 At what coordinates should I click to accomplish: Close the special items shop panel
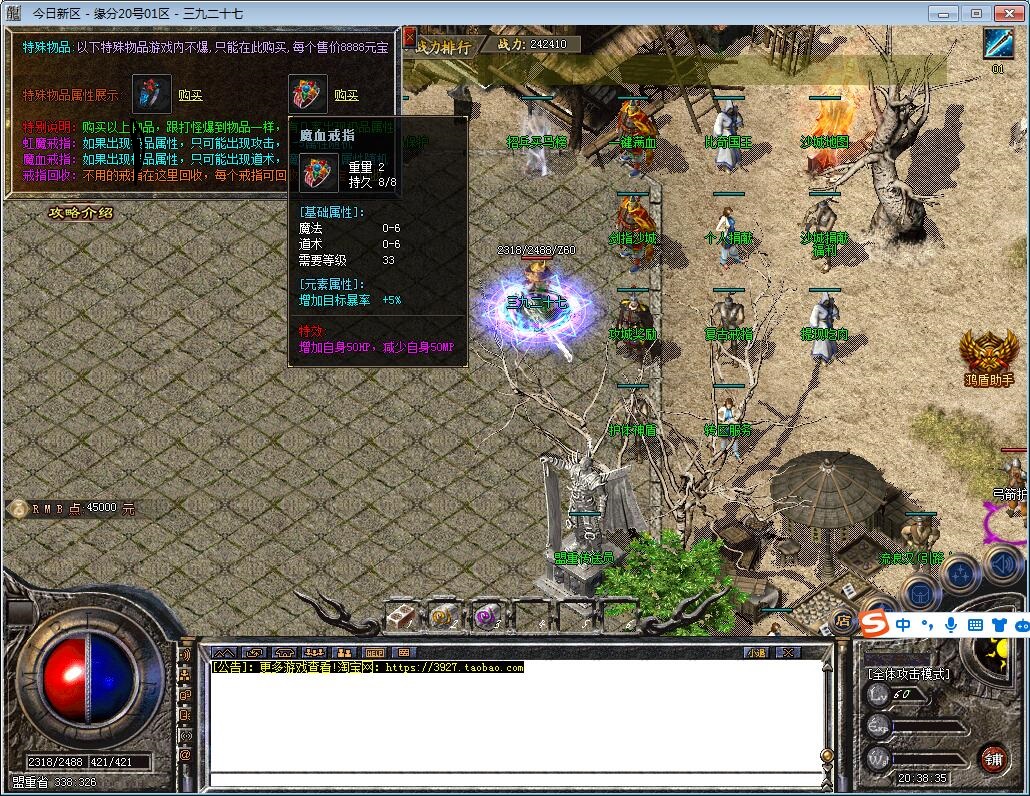pyautogui.click(x=409, y=38)
